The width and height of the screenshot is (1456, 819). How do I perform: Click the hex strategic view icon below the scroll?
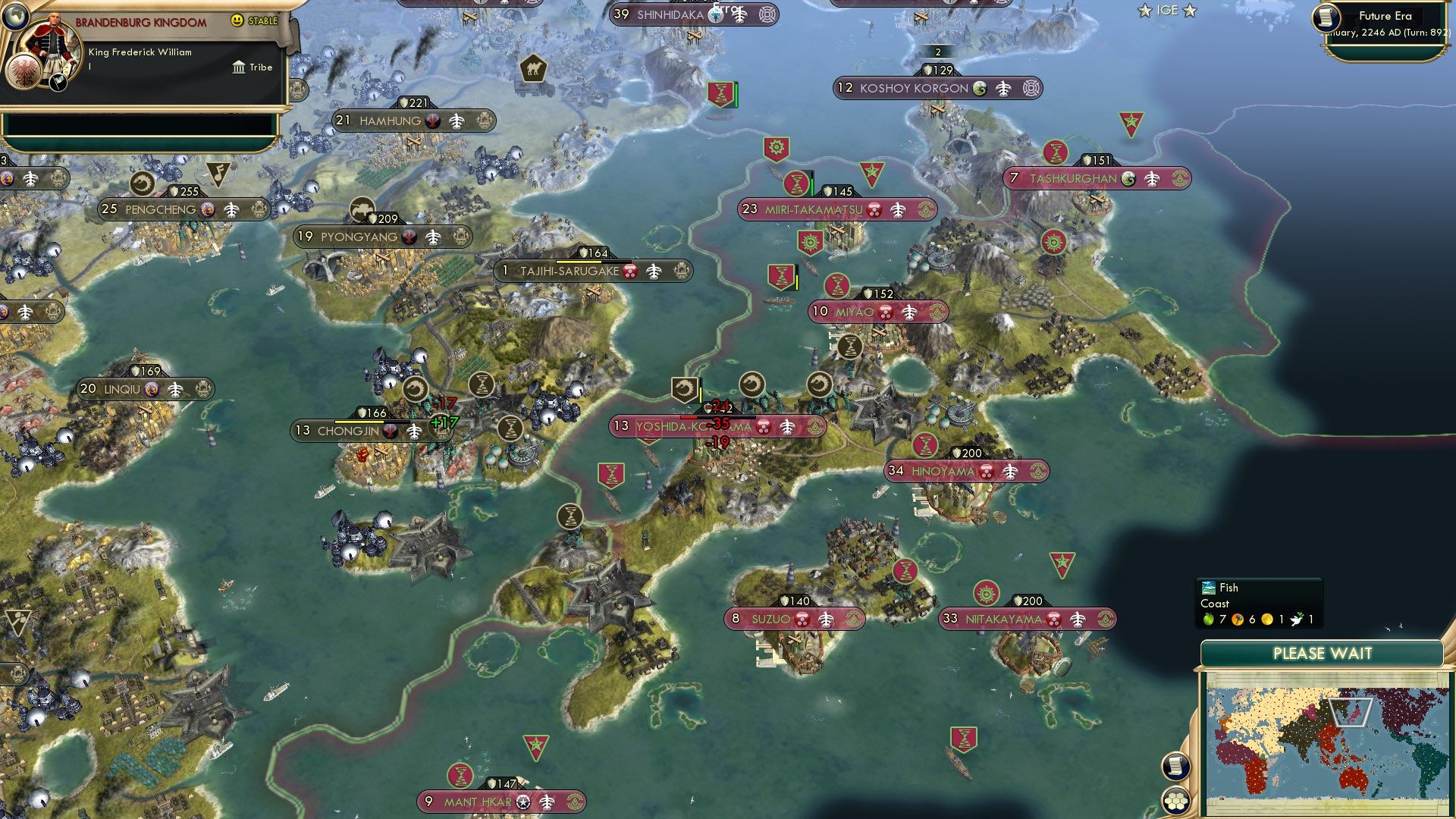pyautogui.click(x=1176, y=802)
